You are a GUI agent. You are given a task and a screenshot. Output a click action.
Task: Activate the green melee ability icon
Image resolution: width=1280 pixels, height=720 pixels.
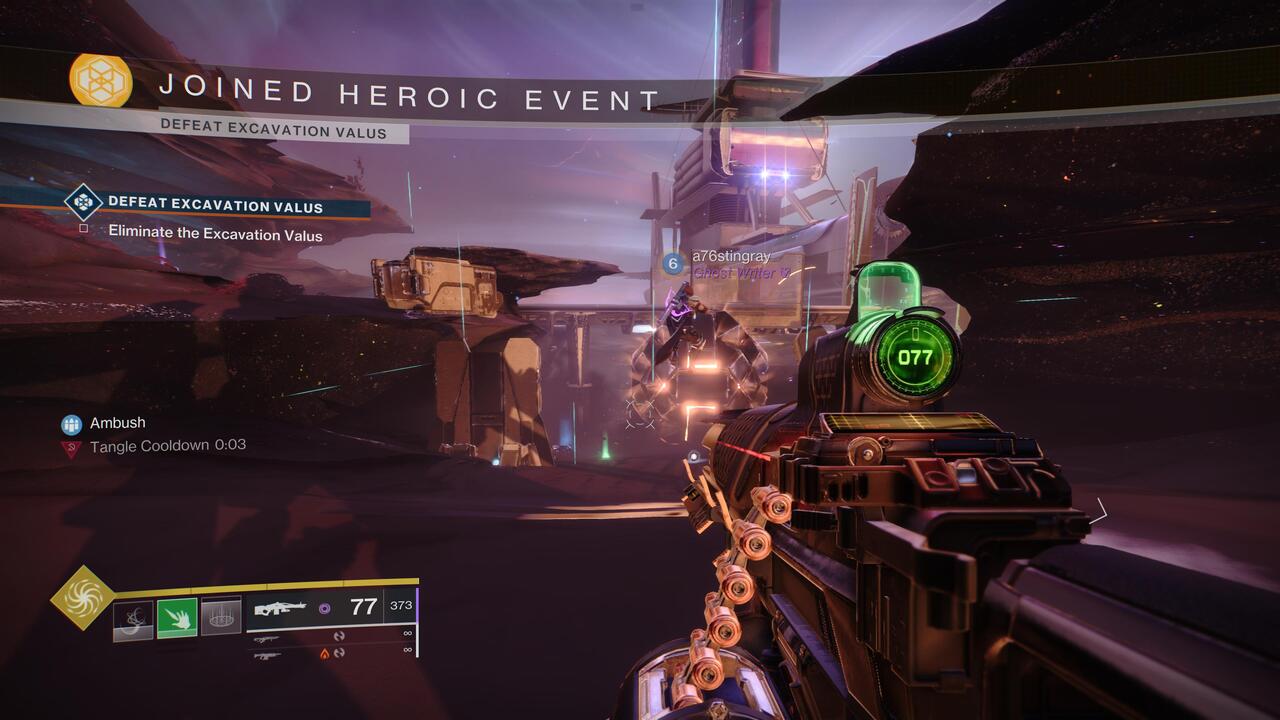click(x=177, y=618)
